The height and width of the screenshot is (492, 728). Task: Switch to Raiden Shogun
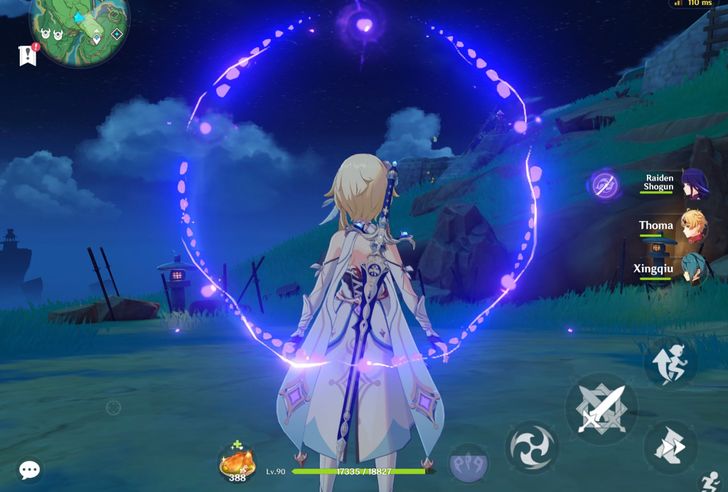pyautogui.click(x=694, y=183)
